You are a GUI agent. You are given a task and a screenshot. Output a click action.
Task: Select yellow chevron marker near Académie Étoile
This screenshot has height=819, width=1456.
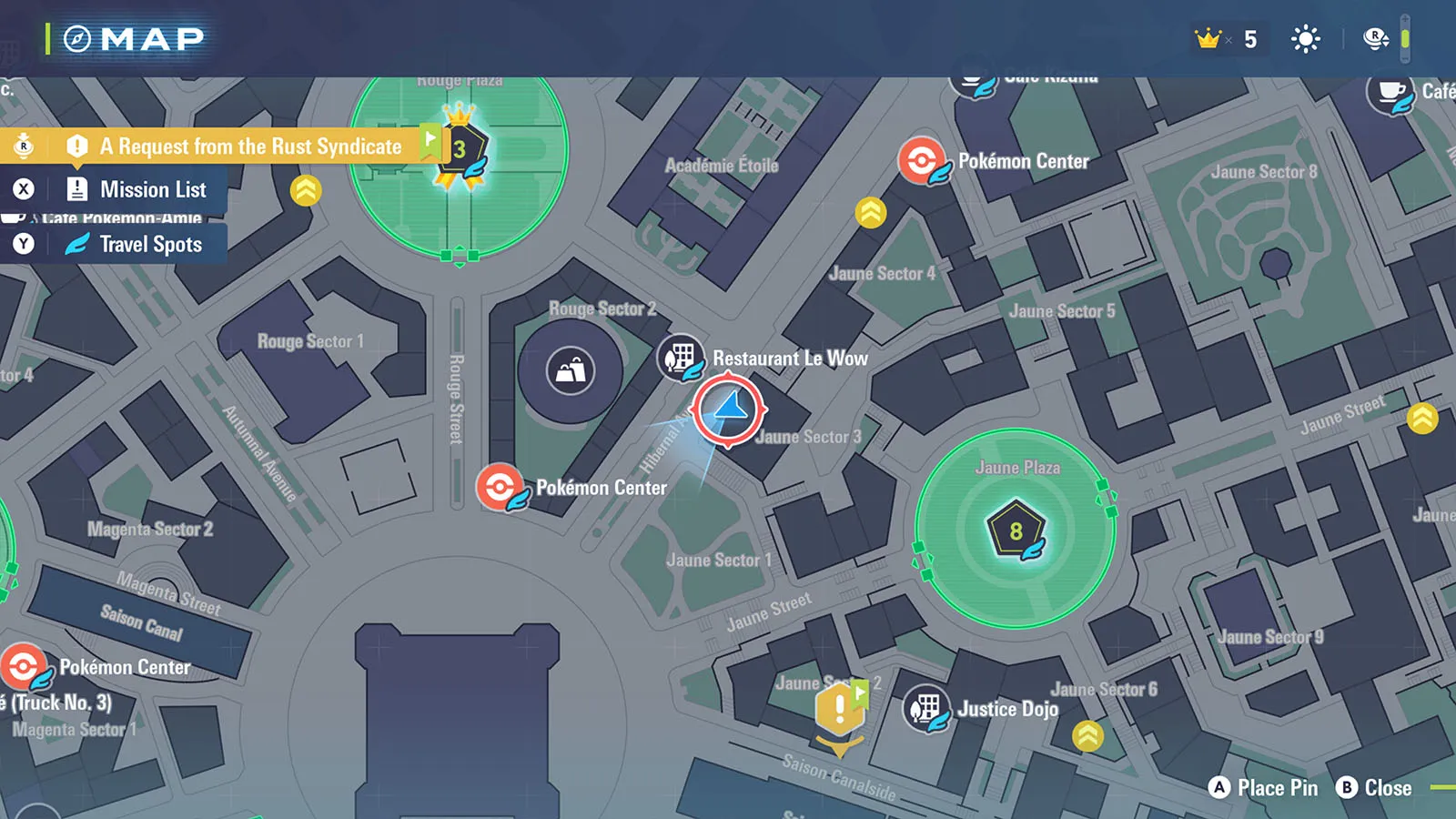pos(871,212)
